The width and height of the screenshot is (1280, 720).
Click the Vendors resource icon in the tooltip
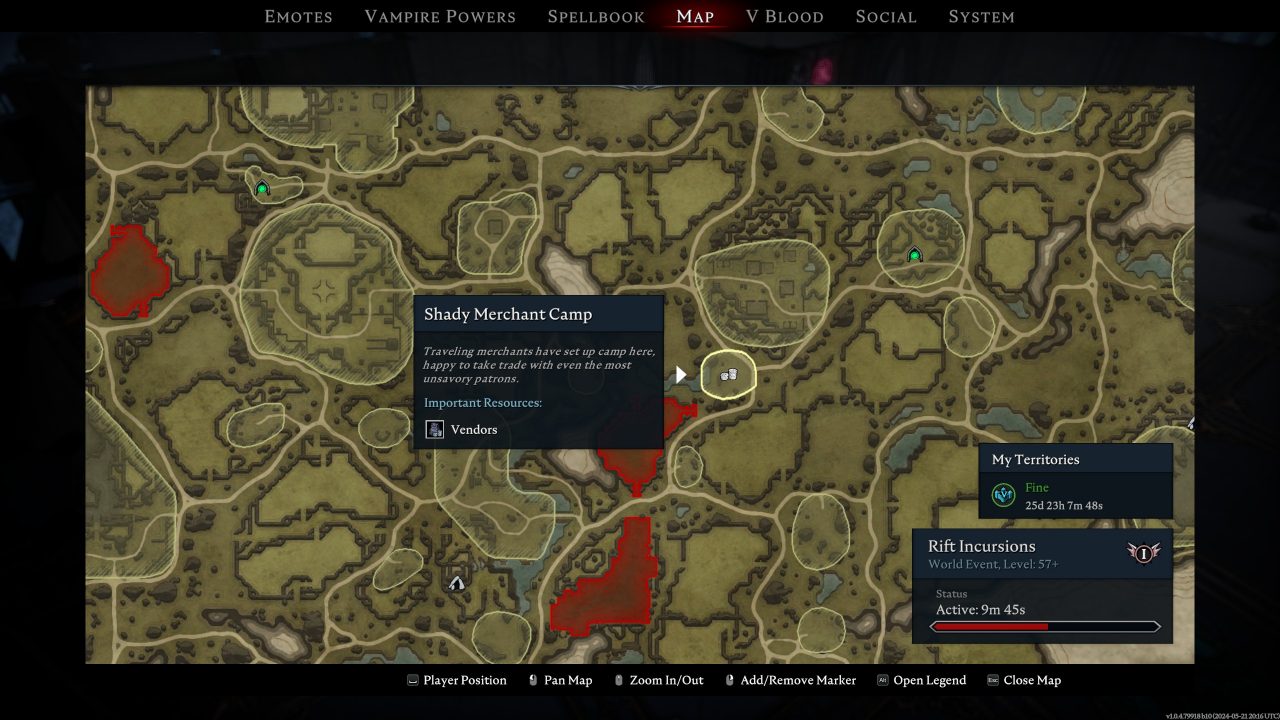point(434,429)
